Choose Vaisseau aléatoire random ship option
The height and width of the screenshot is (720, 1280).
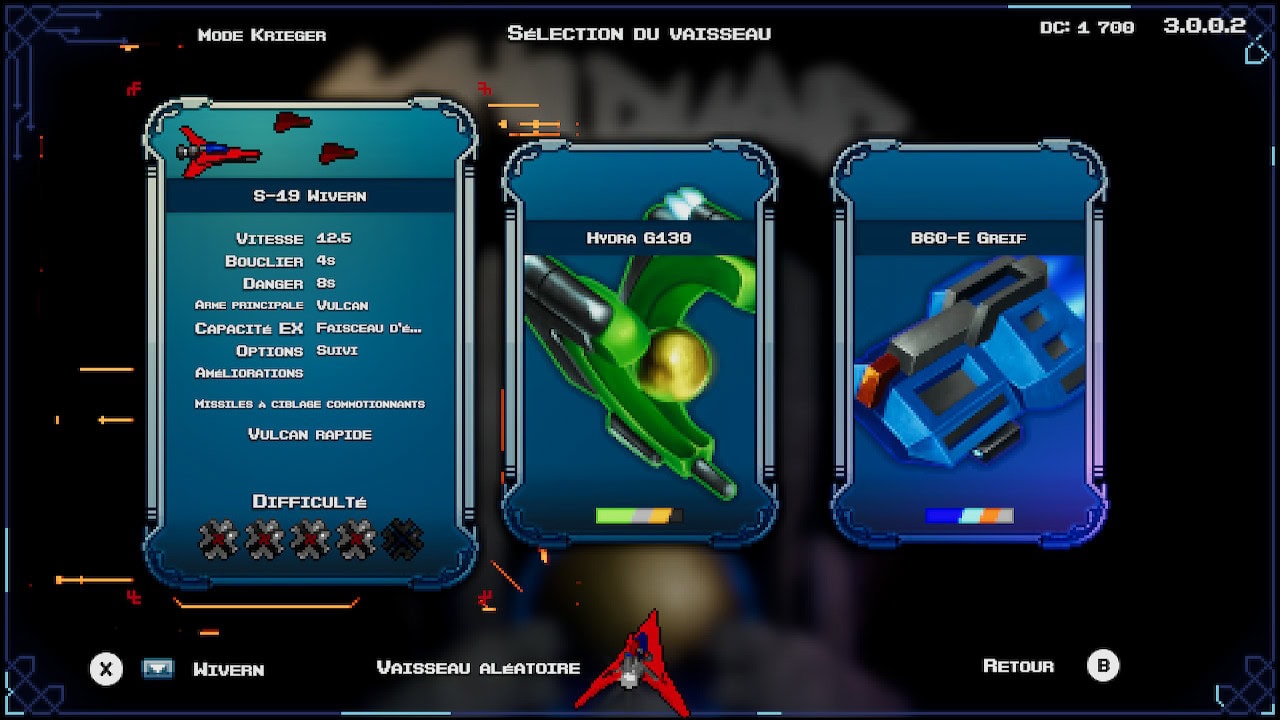(478, 668)
